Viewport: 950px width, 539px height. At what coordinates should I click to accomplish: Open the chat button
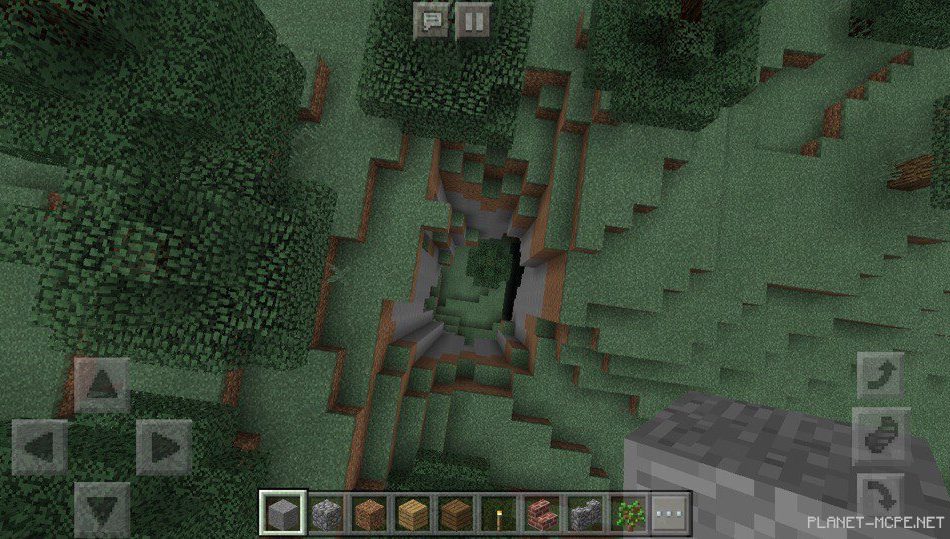click(431, 20)
